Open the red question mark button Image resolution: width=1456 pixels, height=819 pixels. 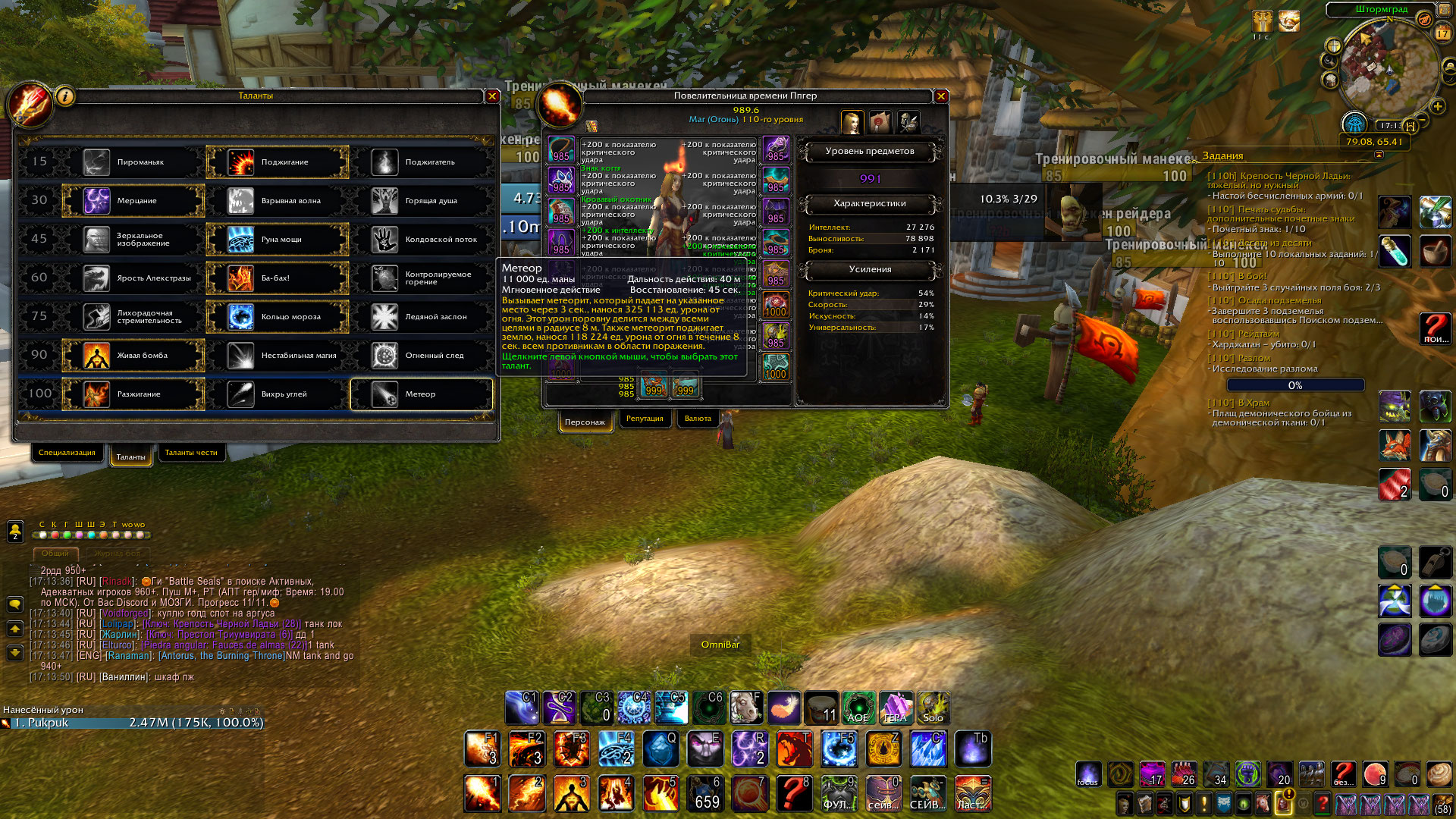(x=1435, y=328)
